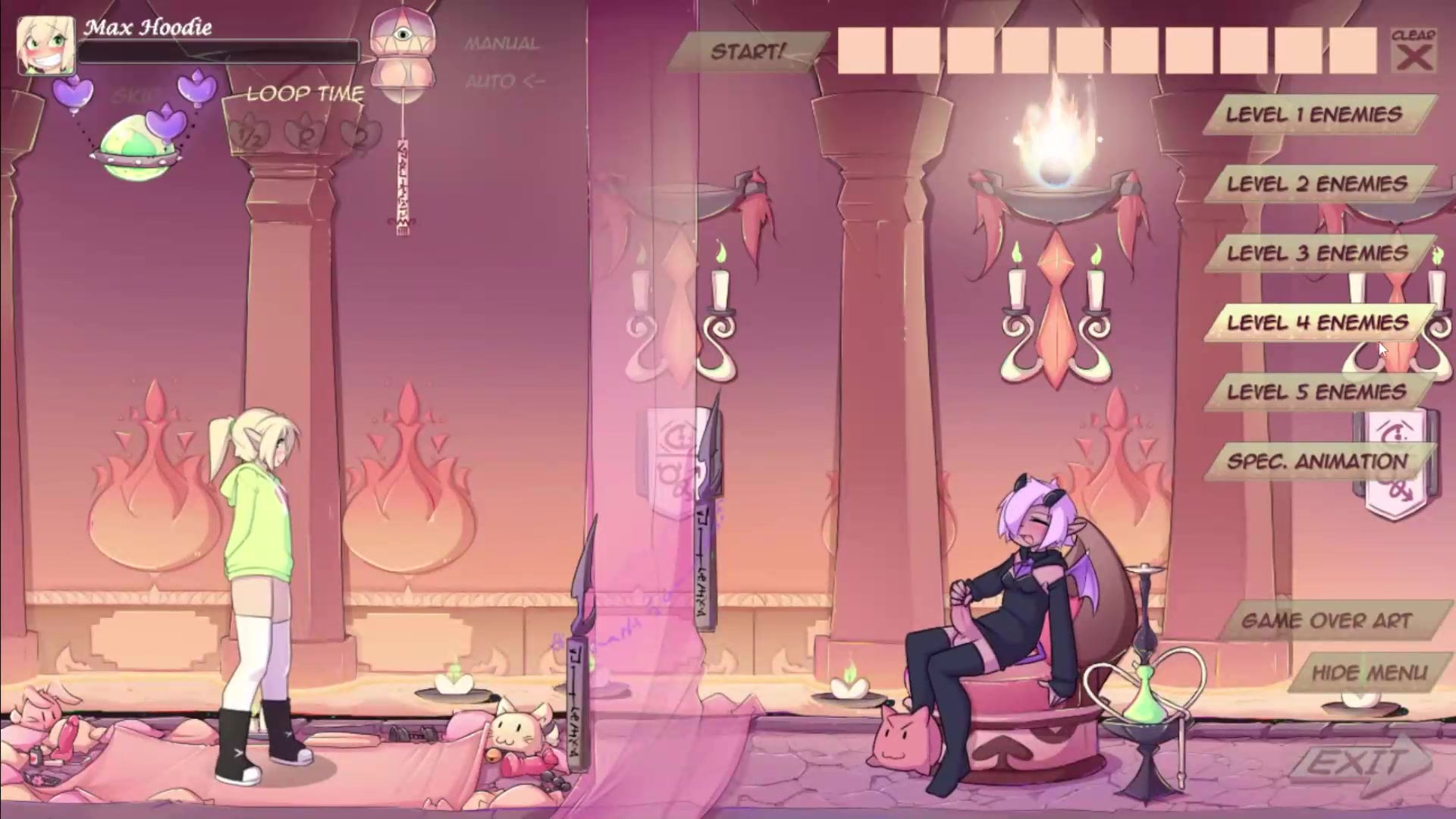Viewport: 1456px width, 819px height.
Task: View the Game Over Art gallery
Action: (1326, 621)
